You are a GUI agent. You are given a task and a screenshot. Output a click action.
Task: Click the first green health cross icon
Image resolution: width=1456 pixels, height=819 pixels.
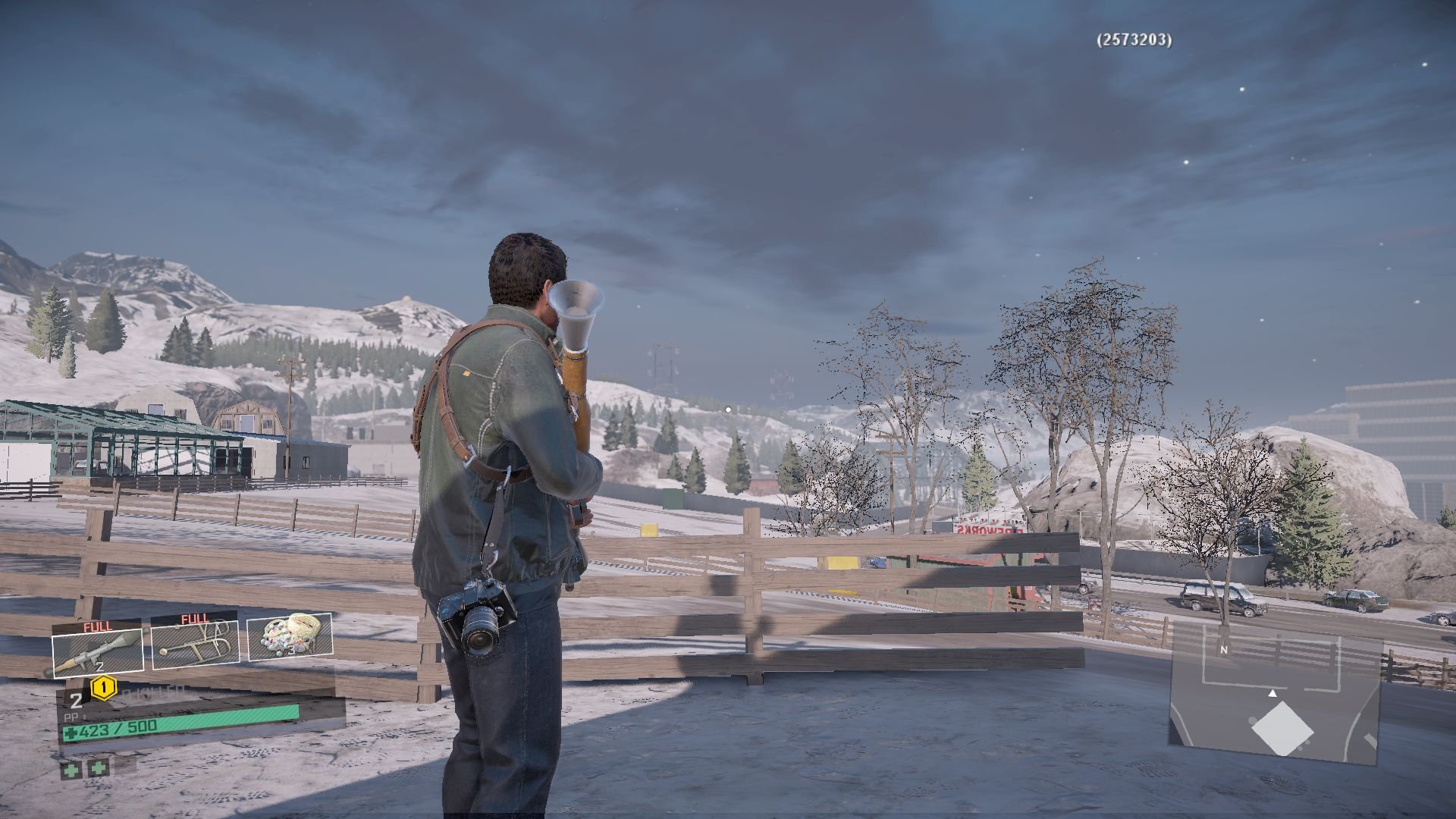point(72,770)
